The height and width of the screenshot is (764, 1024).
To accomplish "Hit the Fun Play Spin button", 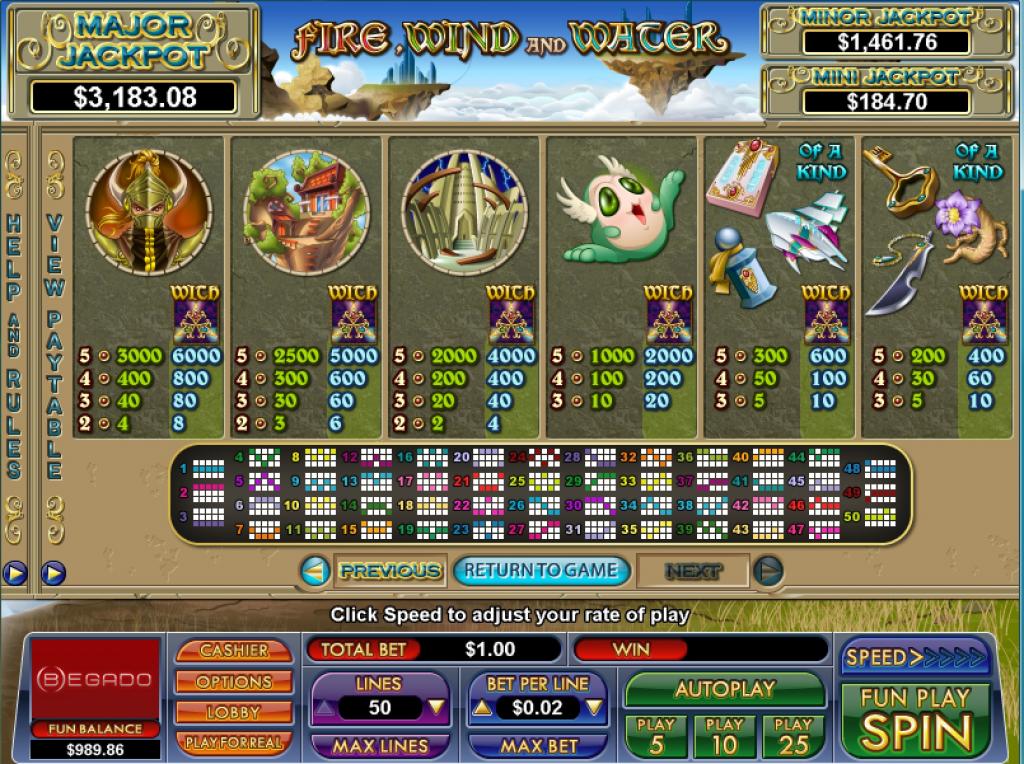I will click(x=915, y=718).
